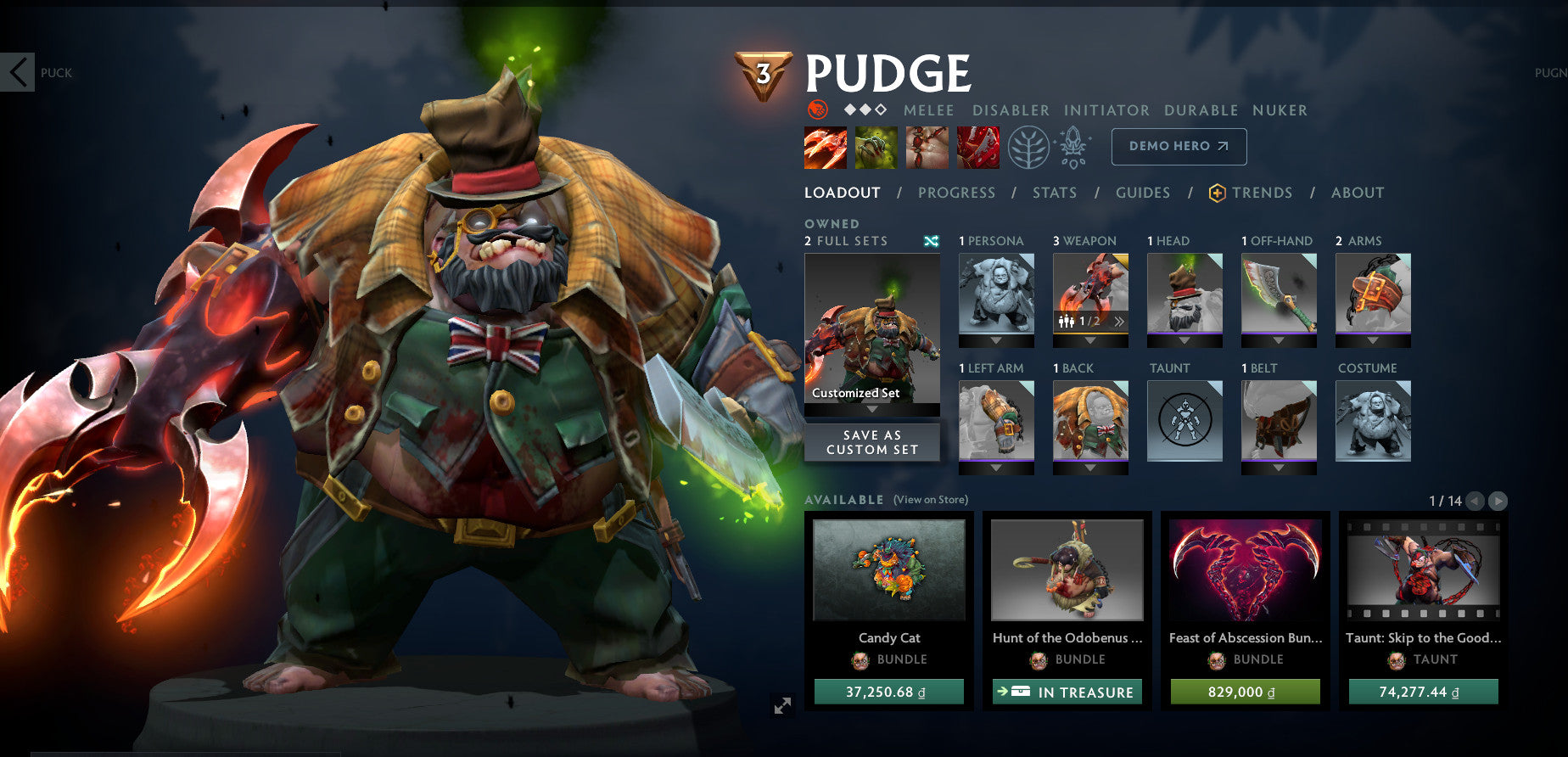This screenshot has width=1568, height=757.
Task: Open the Dismember ability icon
Action: [977, 146]
